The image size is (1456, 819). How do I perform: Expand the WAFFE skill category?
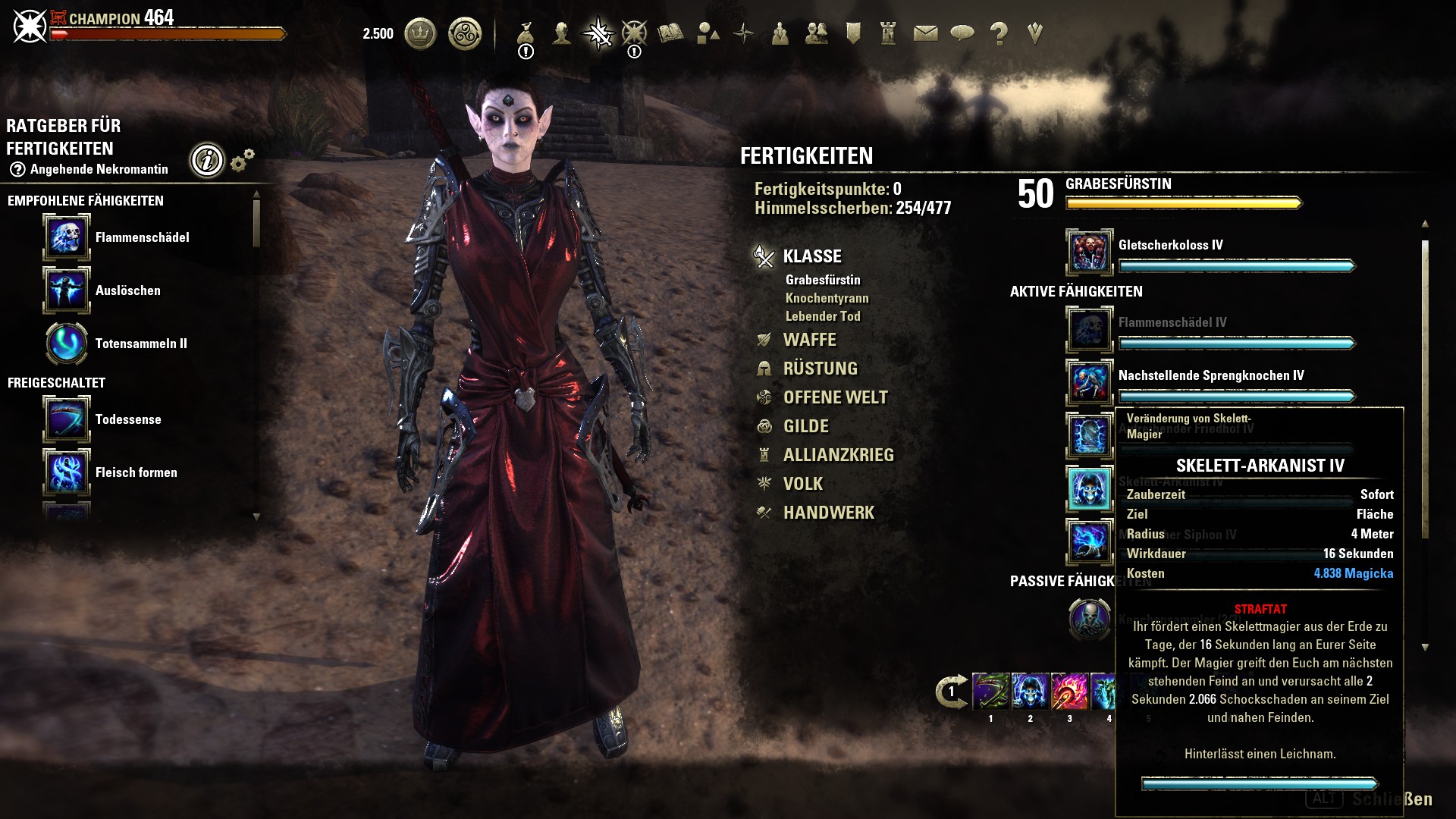click(x=809, y=340)
